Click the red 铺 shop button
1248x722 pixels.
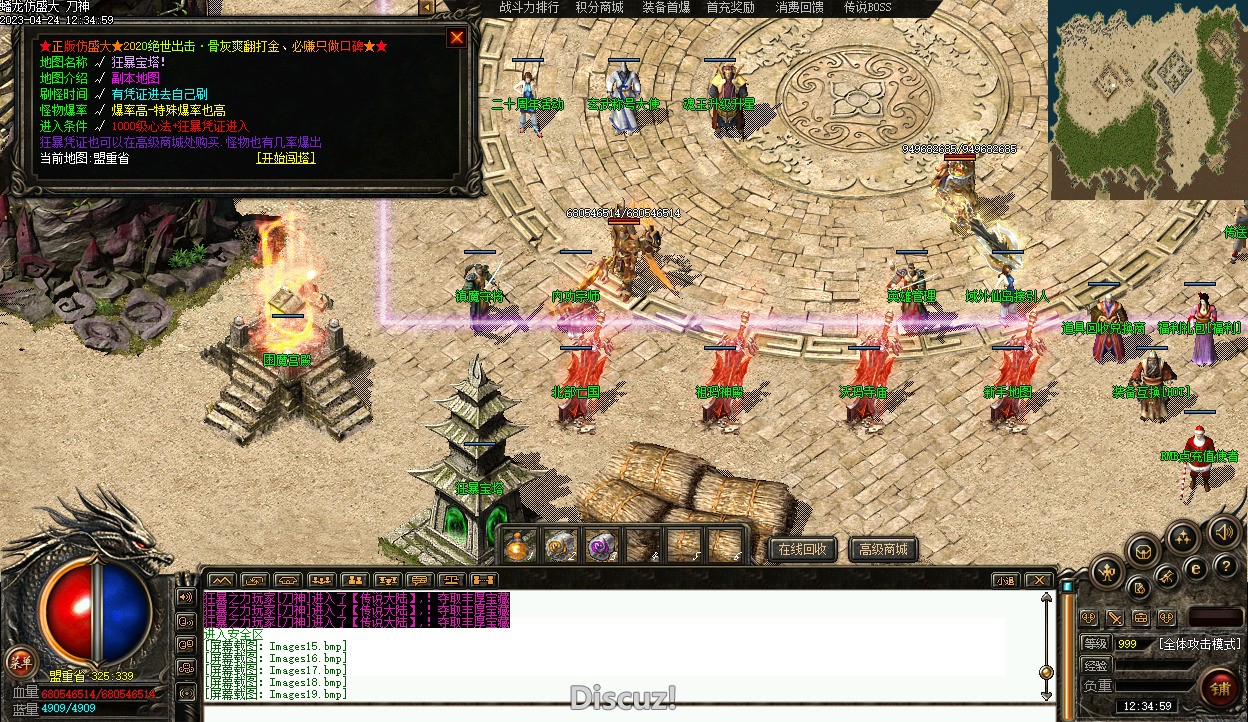pyautogui.click(x=1219, y=688)
